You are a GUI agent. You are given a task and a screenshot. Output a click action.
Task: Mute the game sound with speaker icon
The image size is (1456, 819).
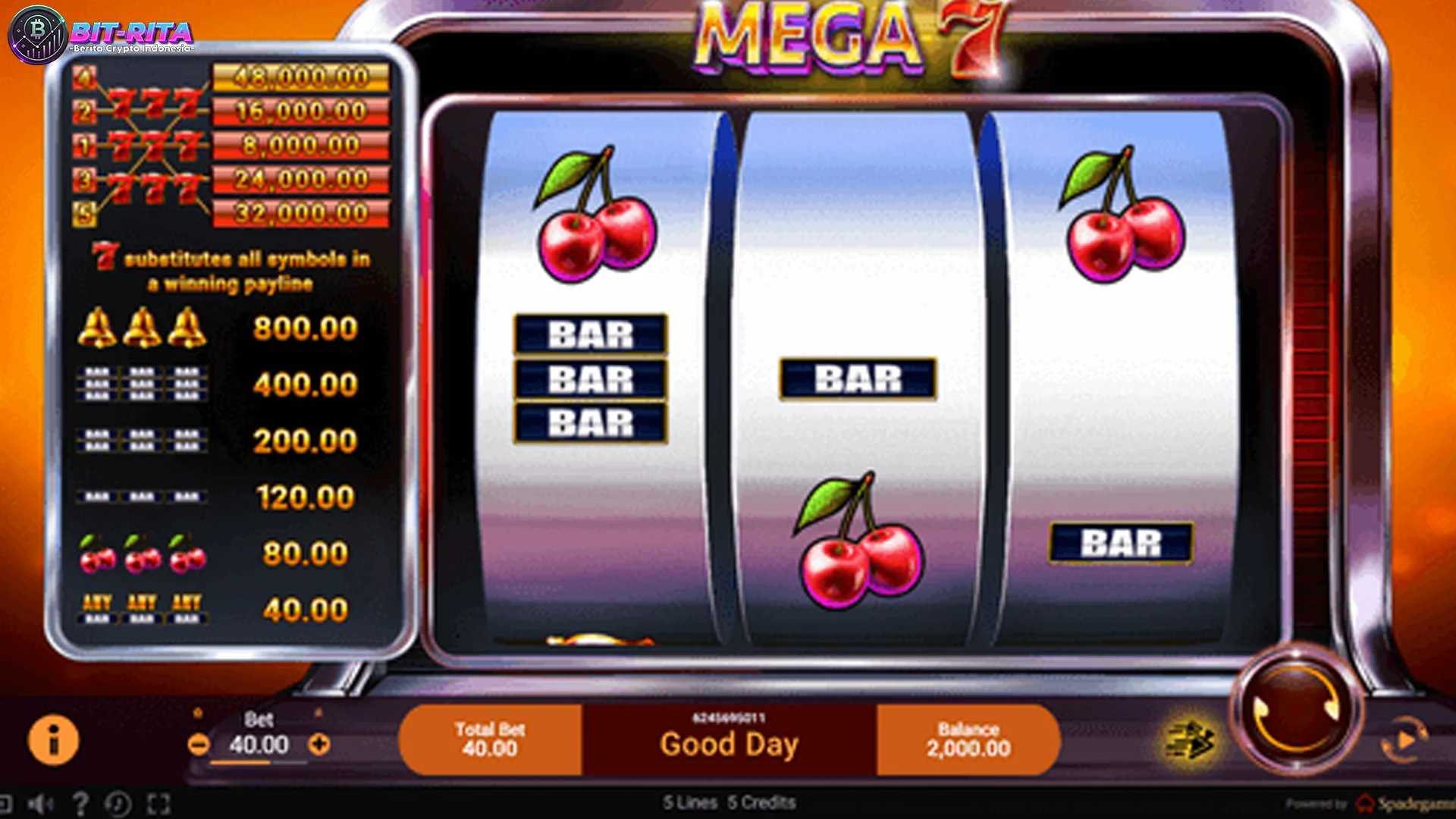(x=39, y=802)
